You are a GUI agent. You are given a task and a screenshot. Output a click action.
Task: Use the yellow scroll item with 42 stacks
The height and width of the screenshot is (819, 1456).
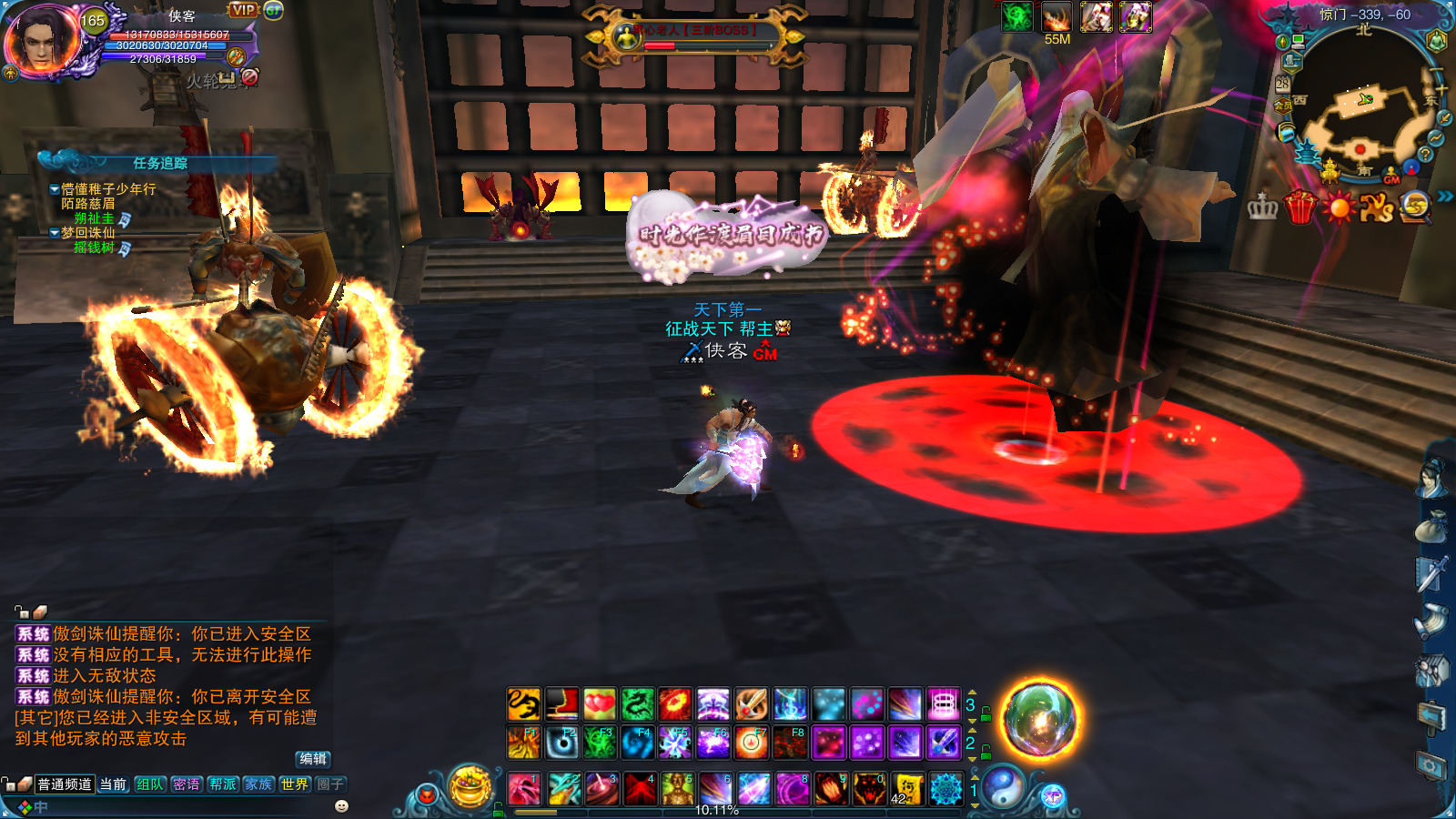(907, 789)
